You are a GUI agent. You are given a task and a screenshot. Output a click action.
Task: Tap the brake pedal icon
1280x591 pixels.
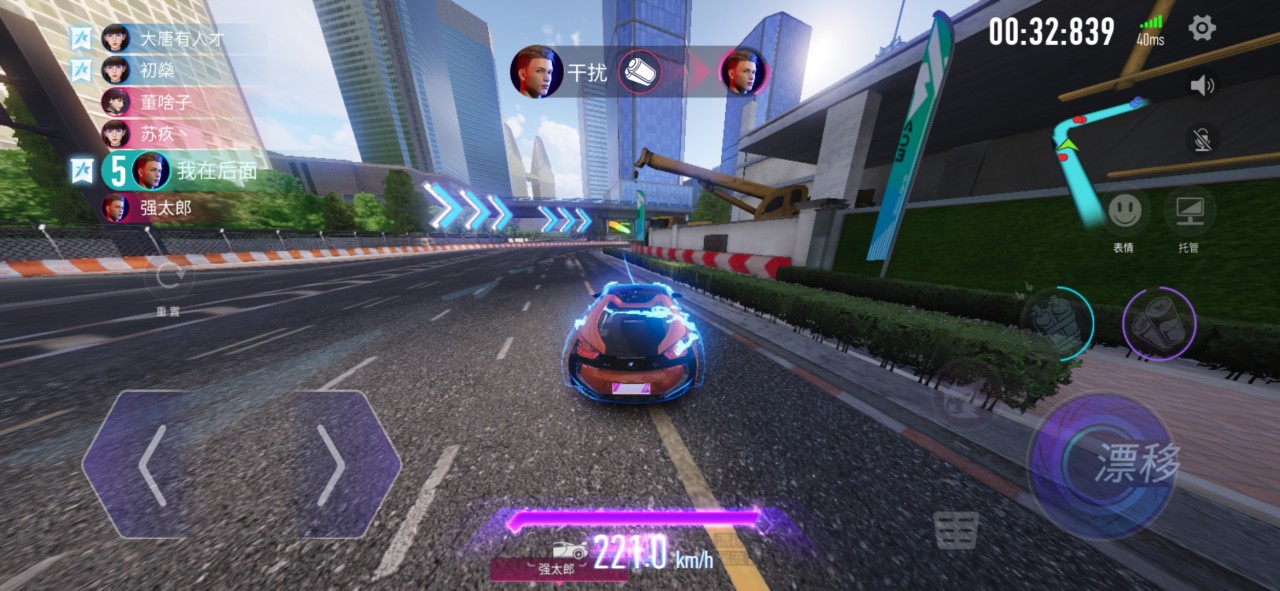[x=956, y=530]
